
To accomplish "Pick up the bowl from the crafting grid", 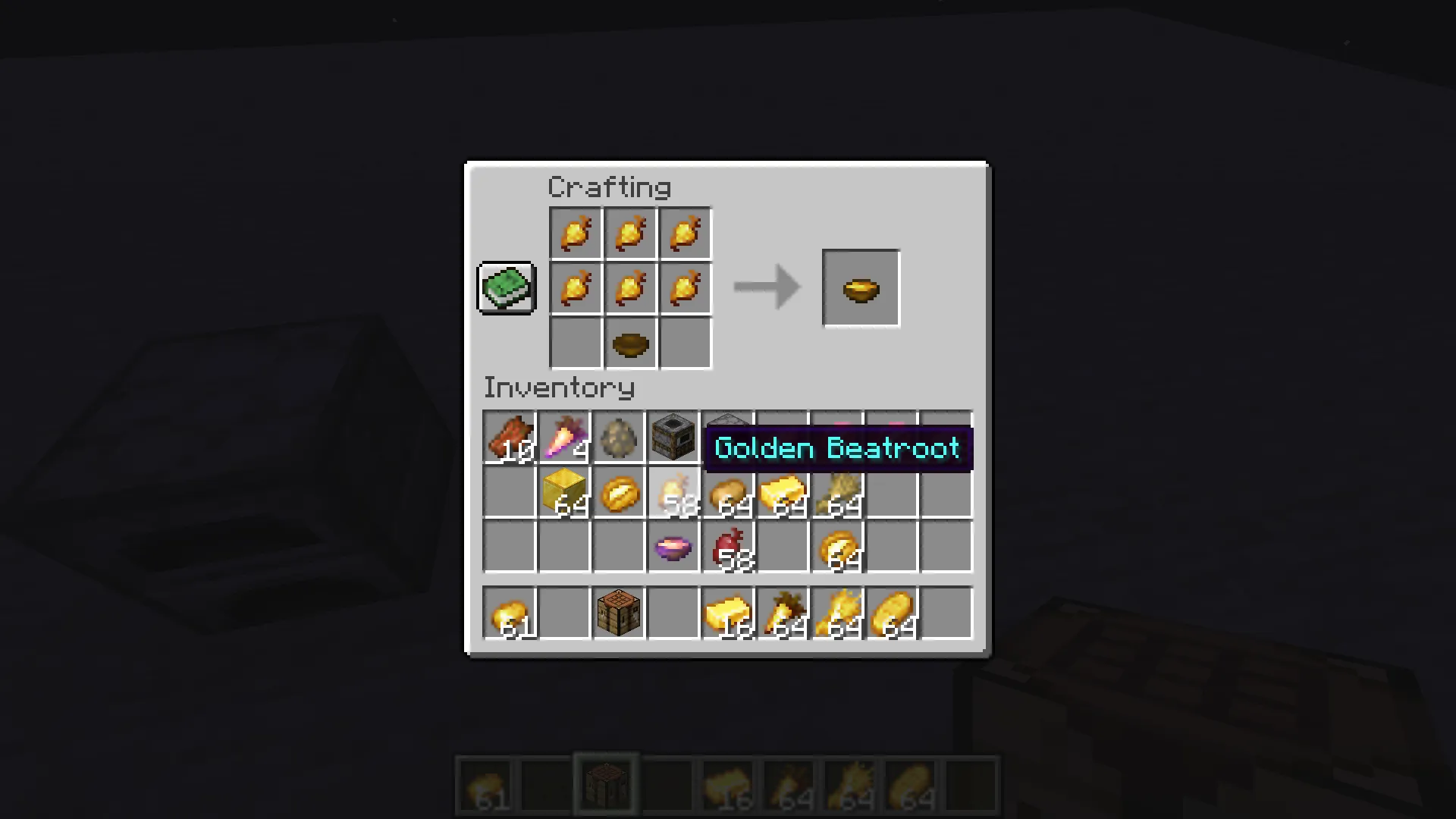I will pyautogui.click(x=630, y=342).
